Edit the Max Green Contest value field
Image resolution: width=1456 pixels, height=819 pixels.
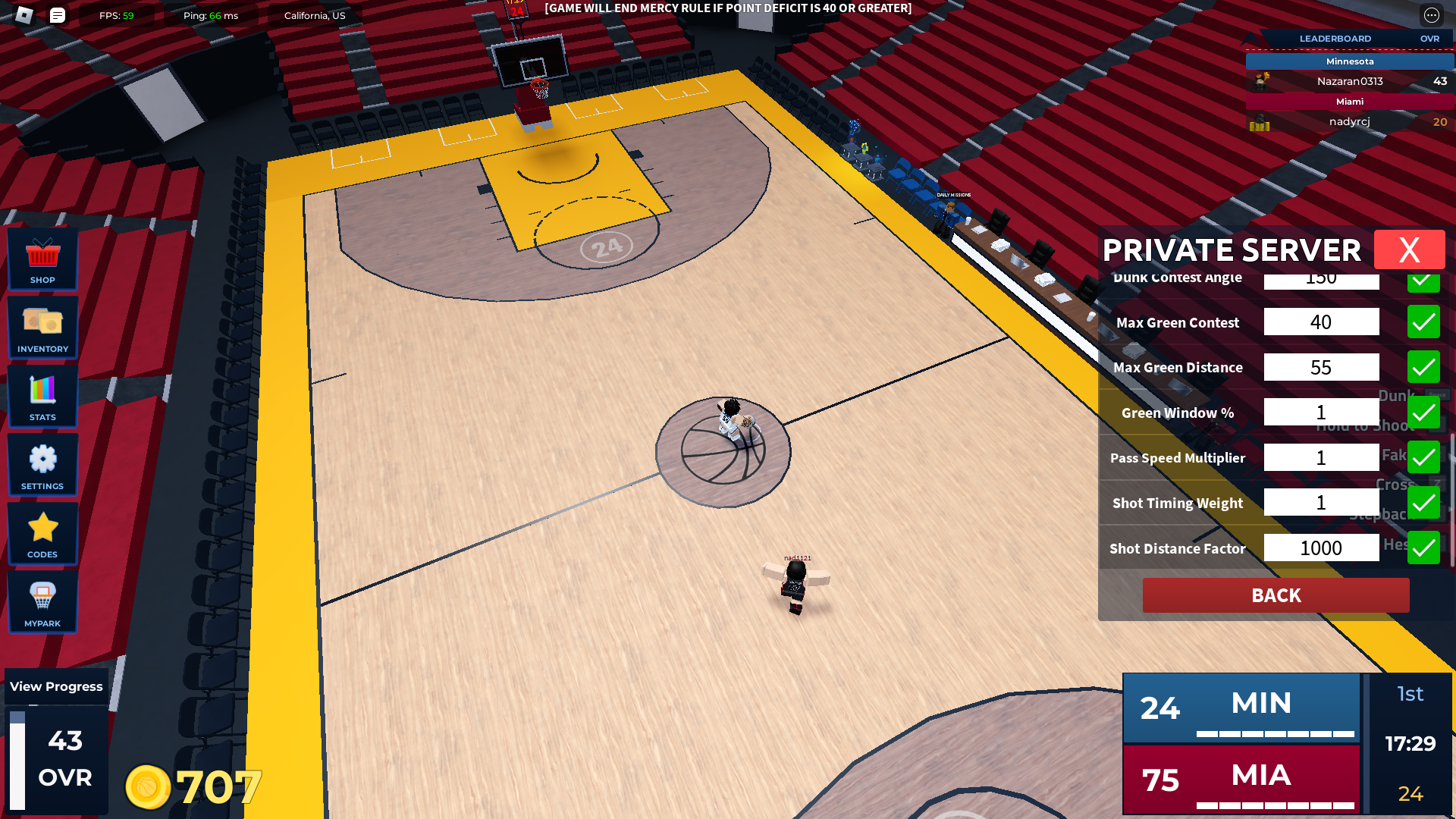coord(1321,322)
